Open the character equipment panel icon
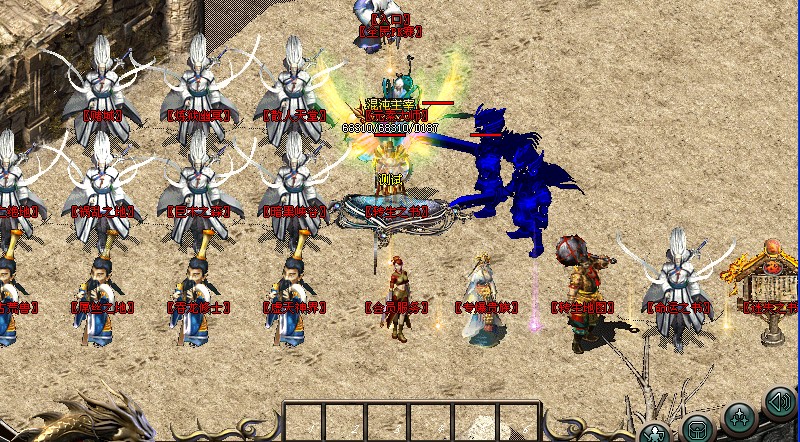The image size is (800, 442). [654, 432]
